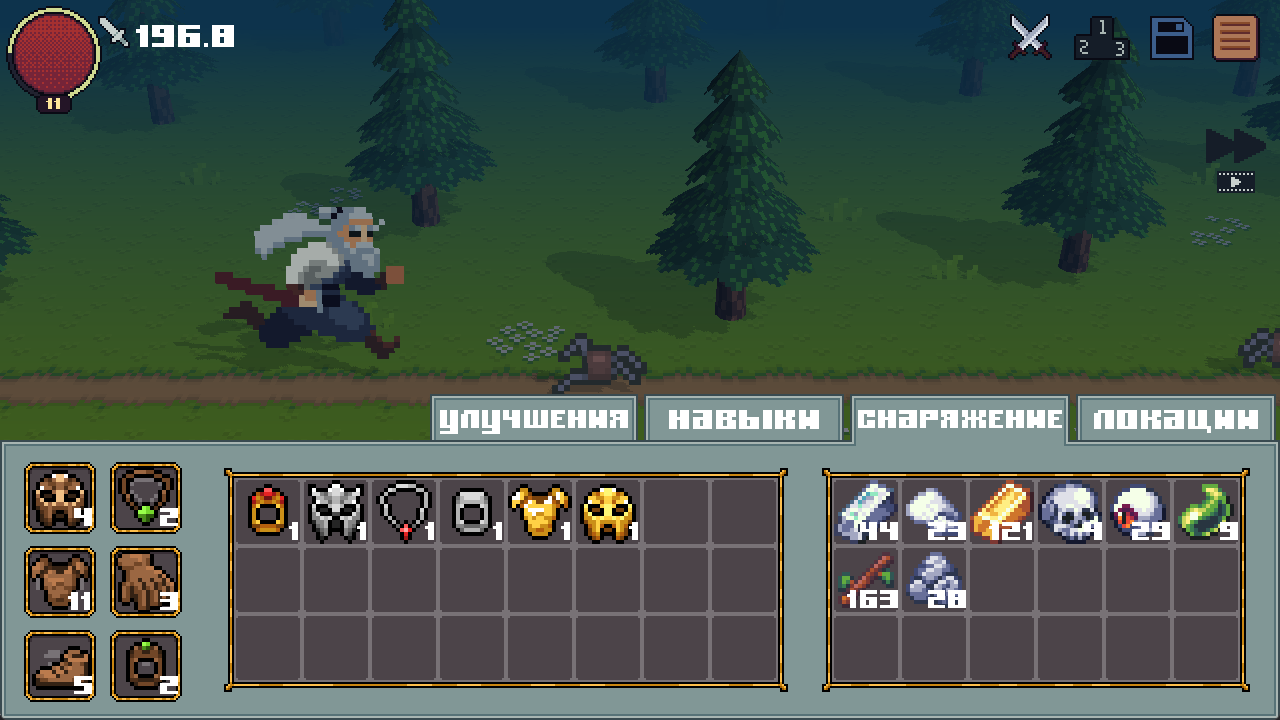Activate the video reel icon below fast-forward
The width and height of the screenshot is (1280, 720).
pyautogui.click(x=1235, y=182)
